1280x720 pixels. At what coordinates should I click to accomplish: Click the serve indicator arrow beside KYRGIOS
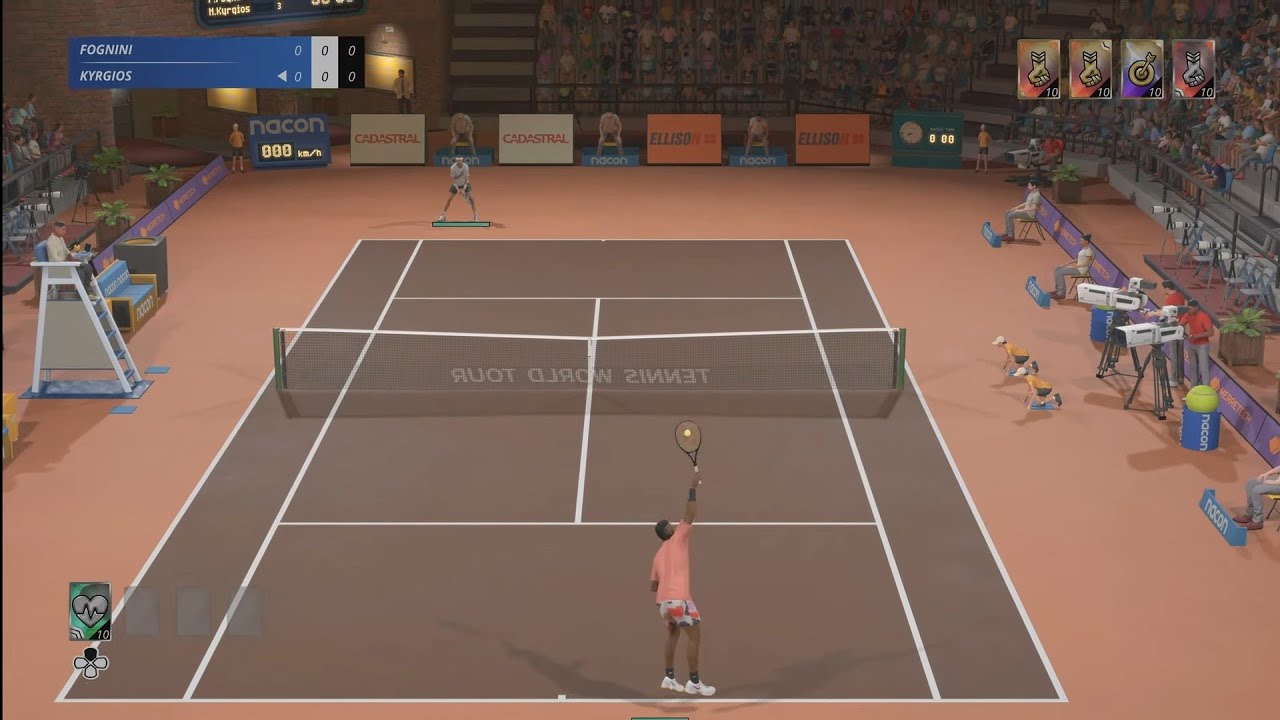pos(282,75)
